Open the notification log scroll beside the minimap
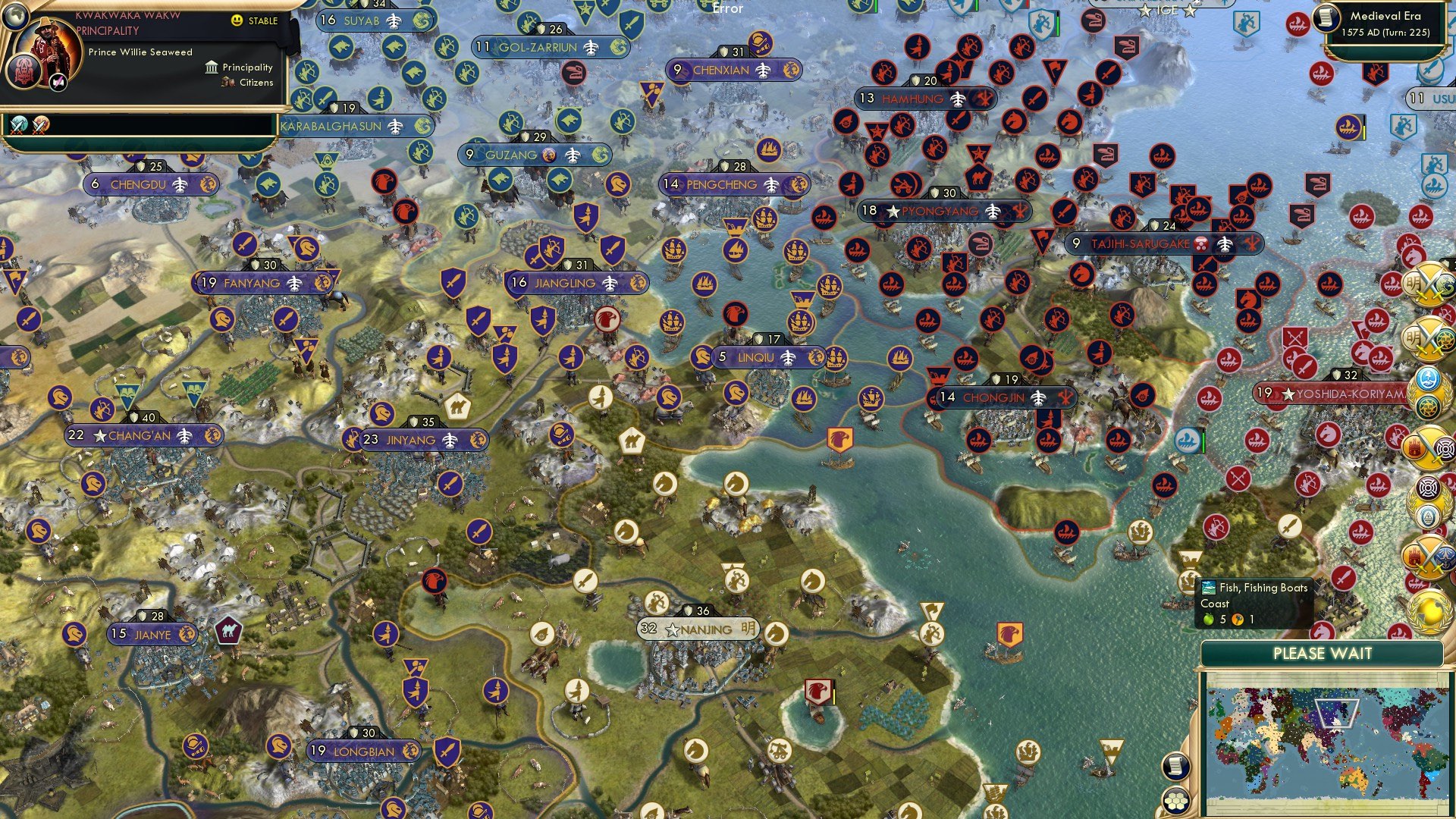Image resolution: width=1456 pixels, height=819 pixels. click(1176, 767)
